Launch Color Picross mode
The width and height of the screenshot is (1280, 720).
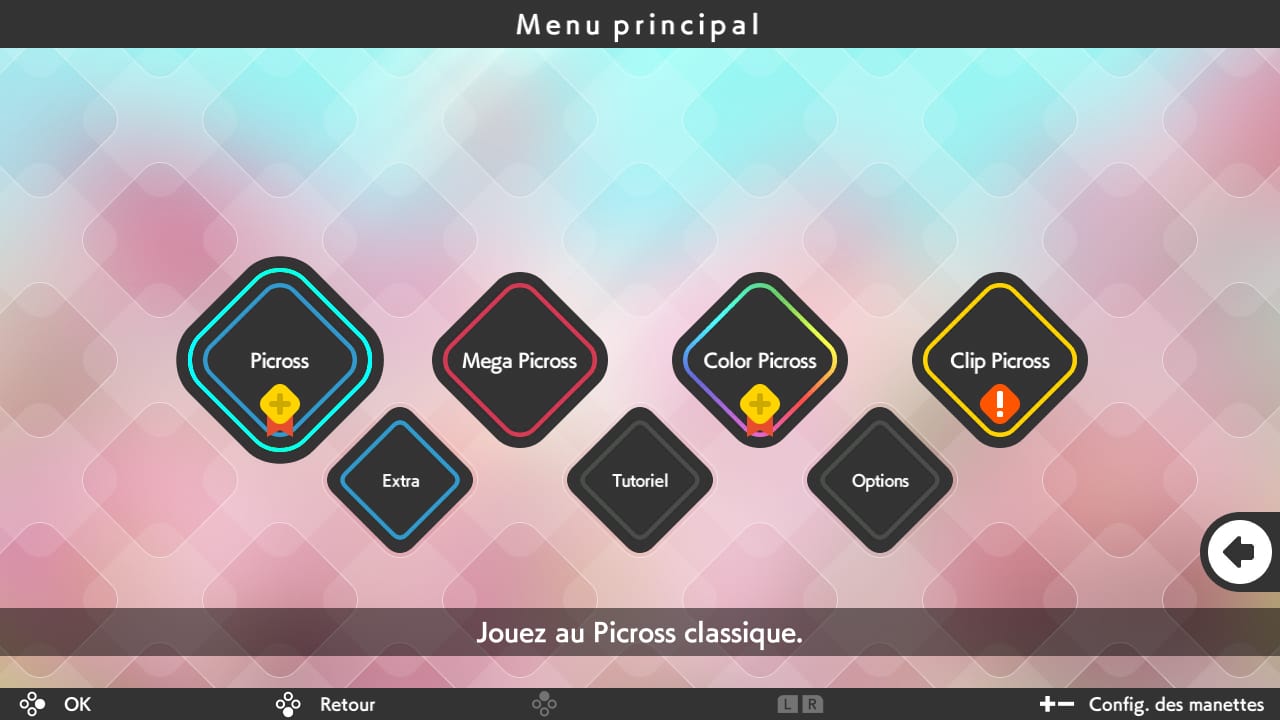click(760, 361)
